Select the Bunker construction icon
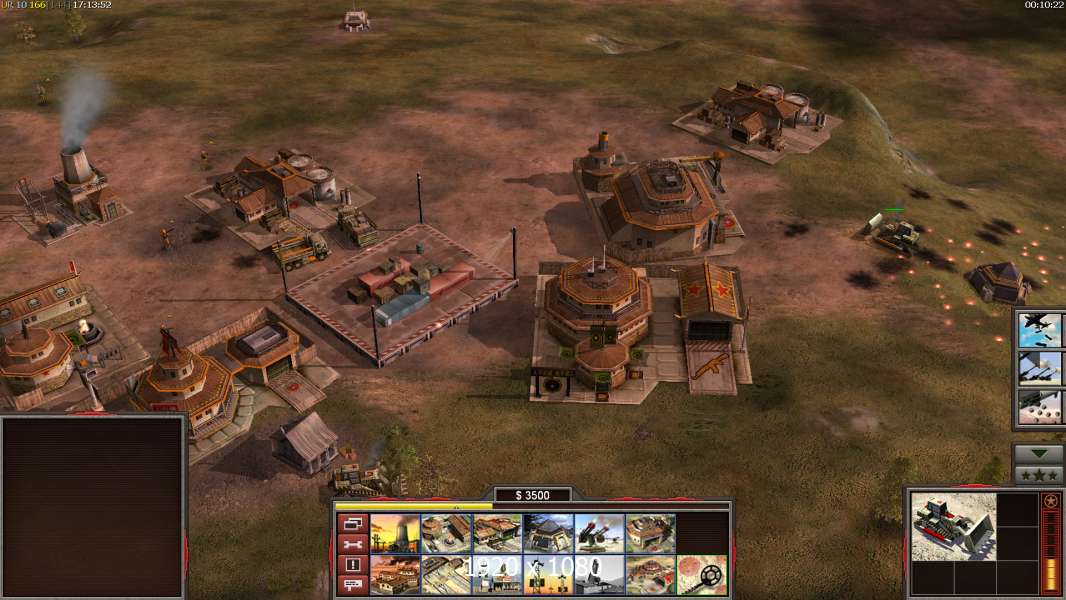The image size is (1066, 600). [x=548, y=533]
